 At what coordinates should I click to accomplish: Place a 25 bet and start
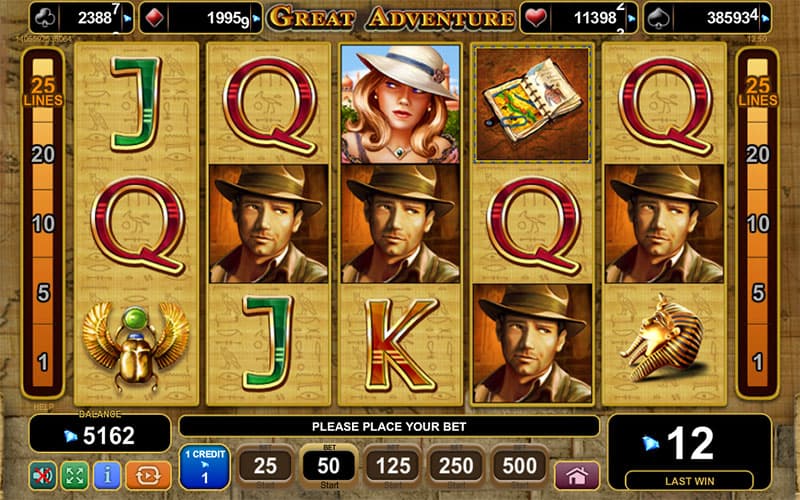click(265, 467)
